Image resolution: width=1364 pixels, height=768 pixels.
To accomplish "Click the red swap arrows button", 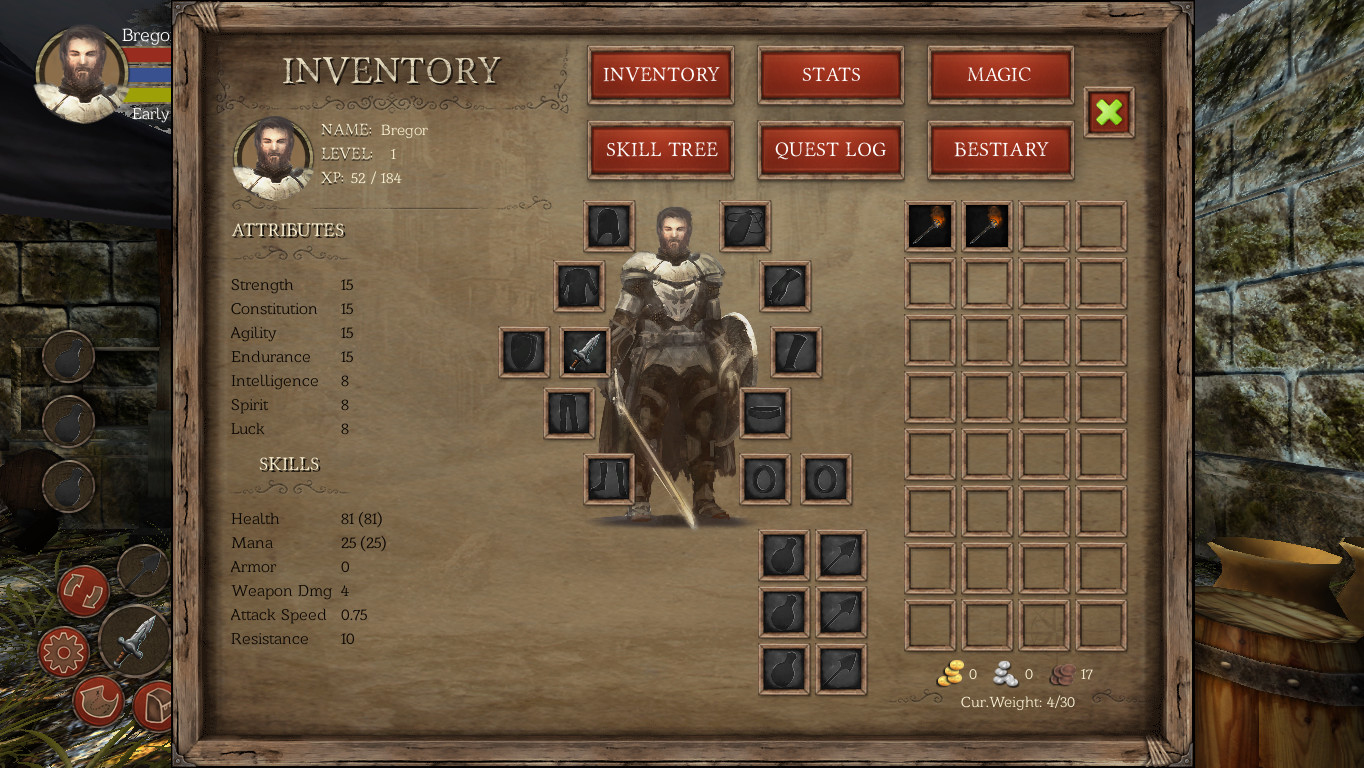I will (83, 590).
